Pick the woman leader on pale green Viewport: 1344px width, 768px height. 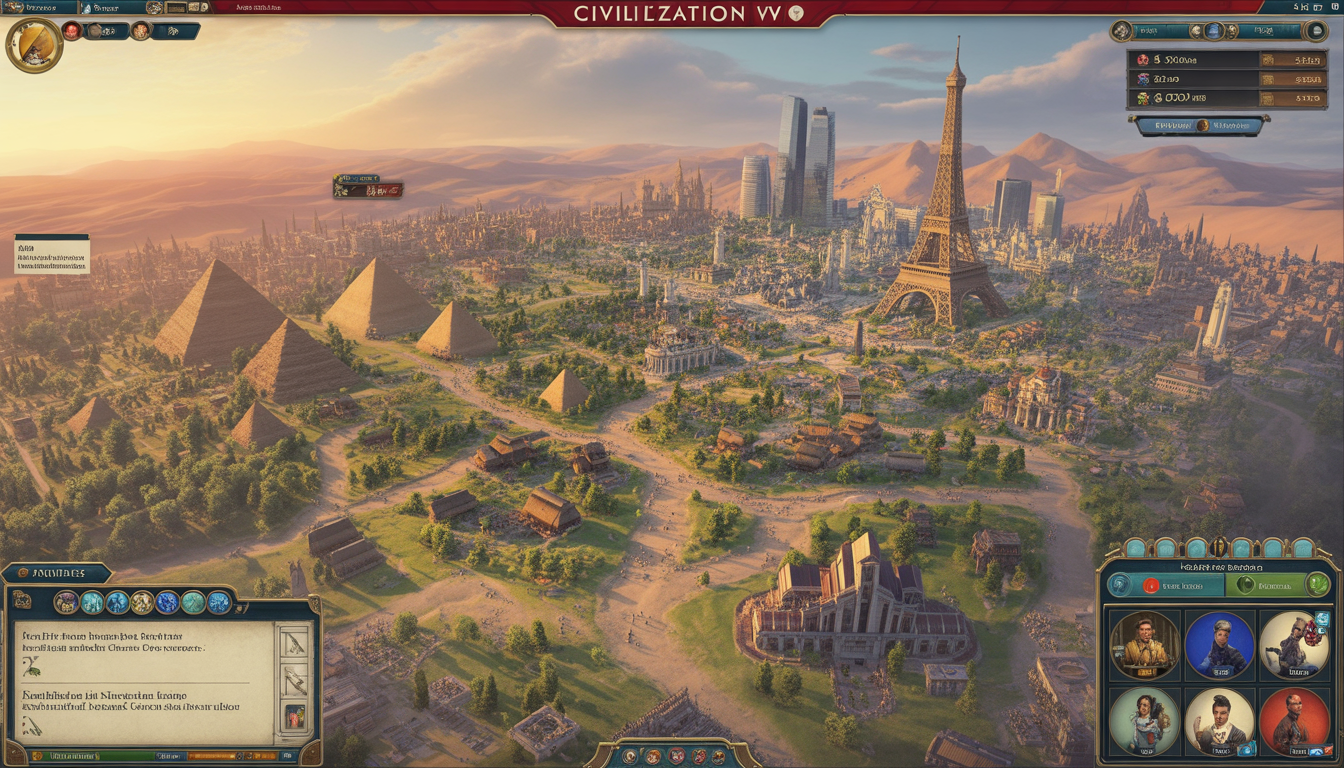point(1145,721)
